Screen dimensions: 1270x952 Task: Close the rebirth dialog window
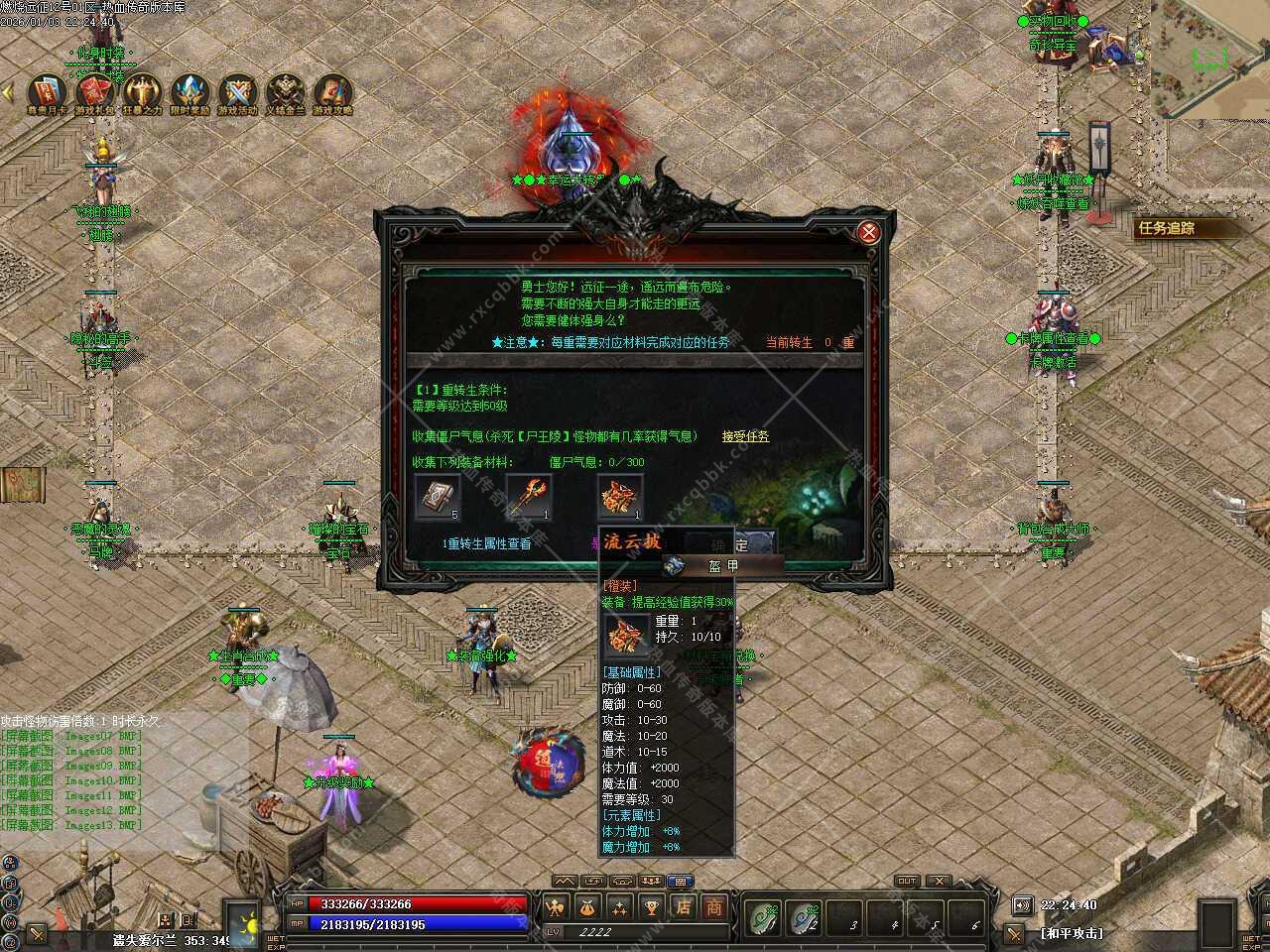coord(868,233)
